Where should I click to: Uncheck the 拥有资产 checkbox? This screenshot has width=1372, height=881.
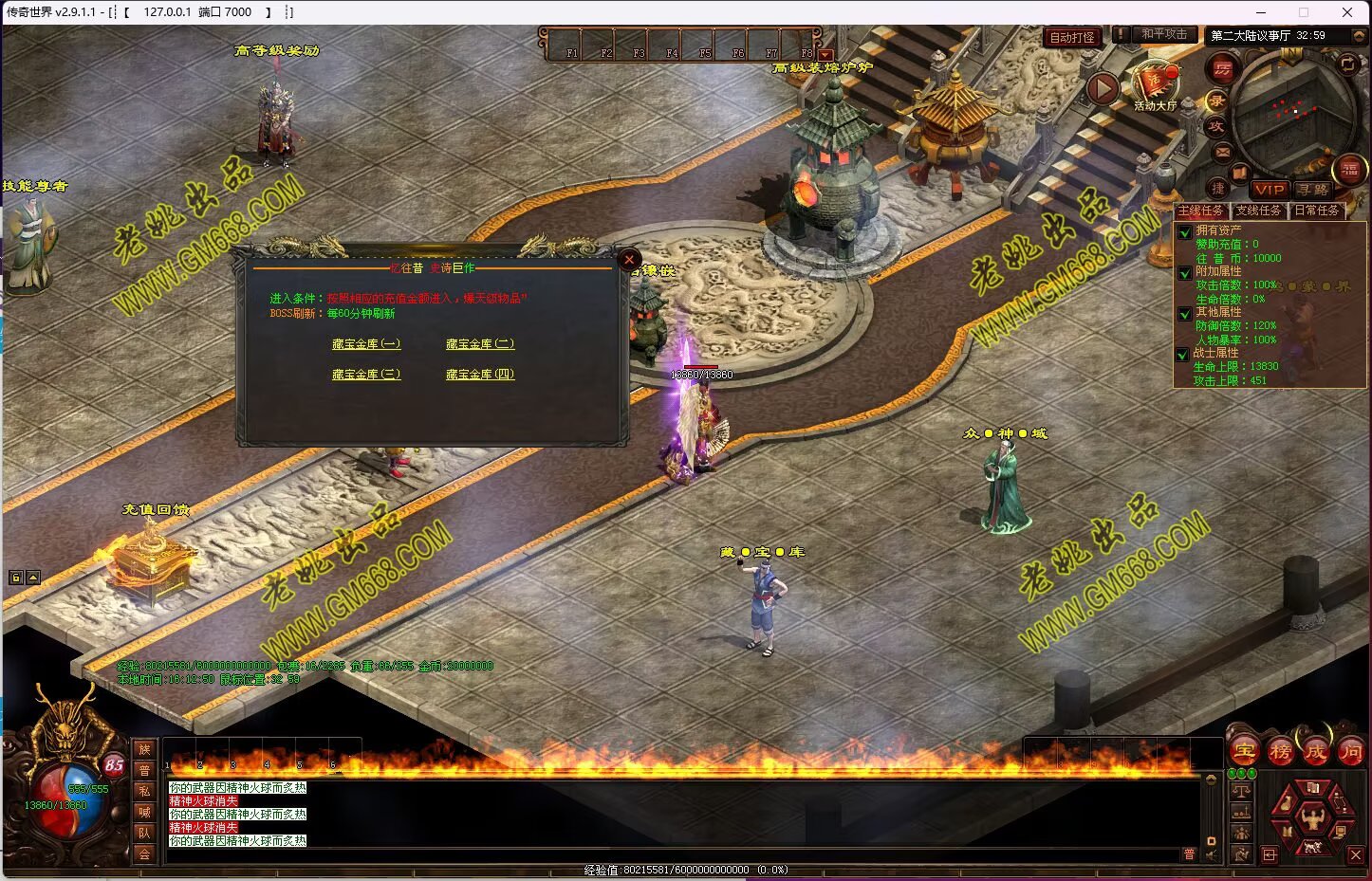pos(1185,231)
